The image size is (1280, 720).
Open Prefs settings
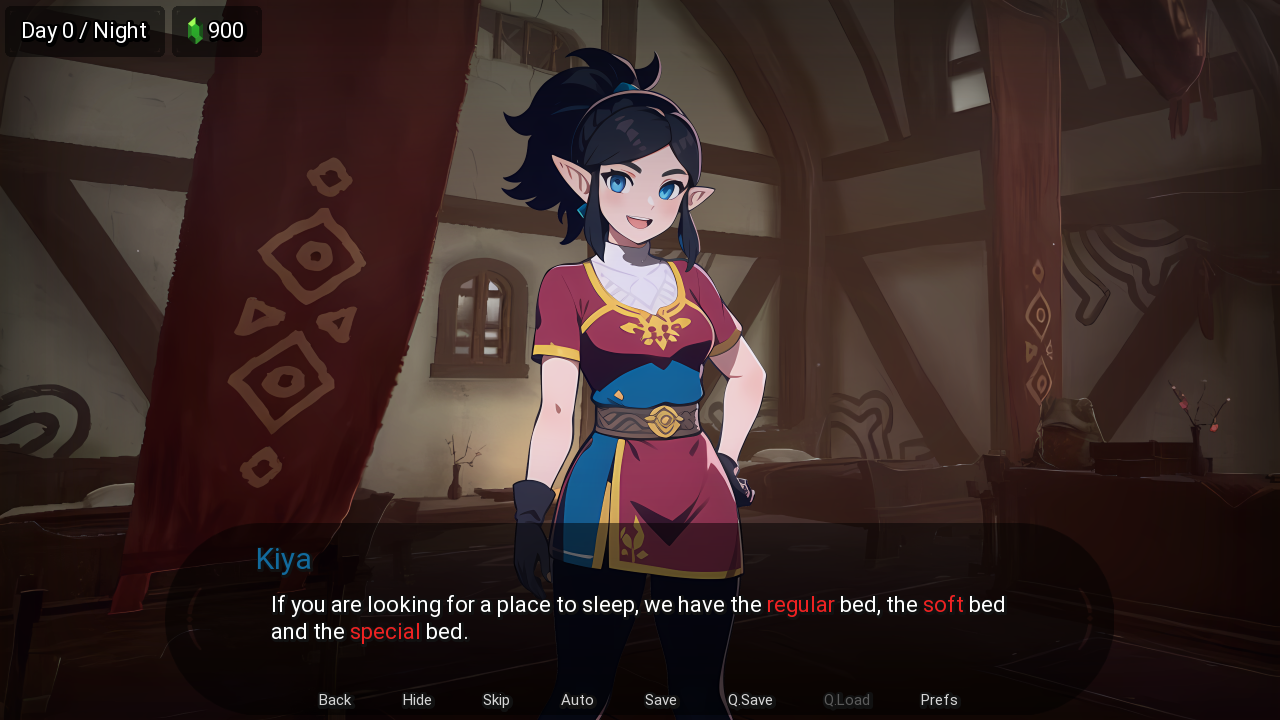939,700
